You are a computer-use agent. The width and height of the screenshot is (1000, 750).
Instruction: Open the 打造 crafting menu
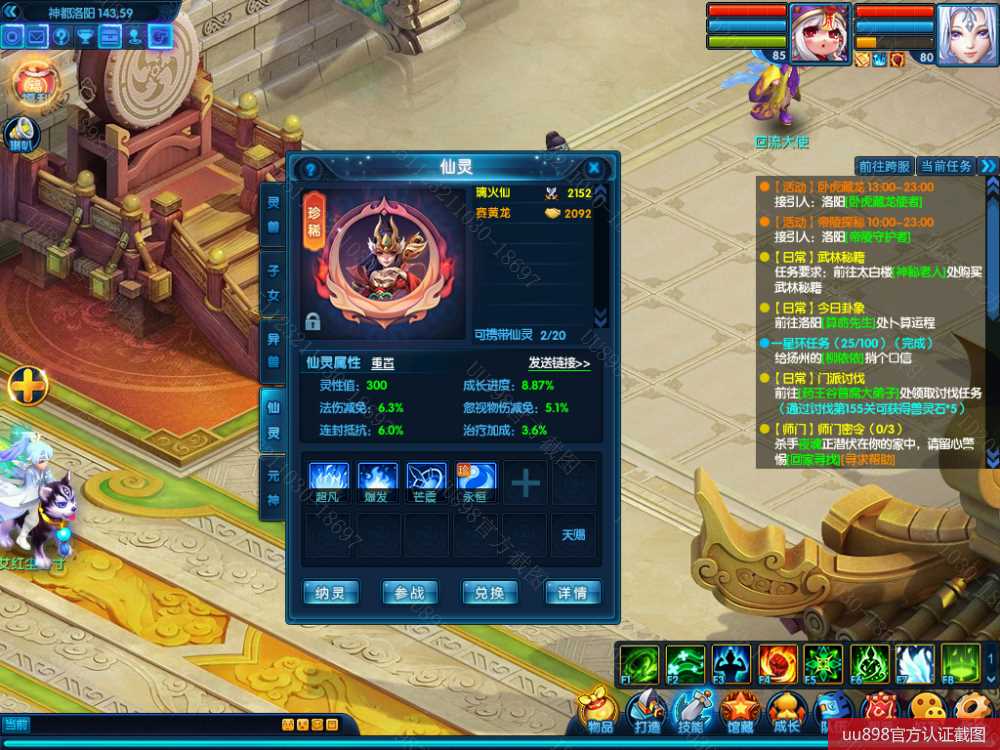(x=645, y=711)
